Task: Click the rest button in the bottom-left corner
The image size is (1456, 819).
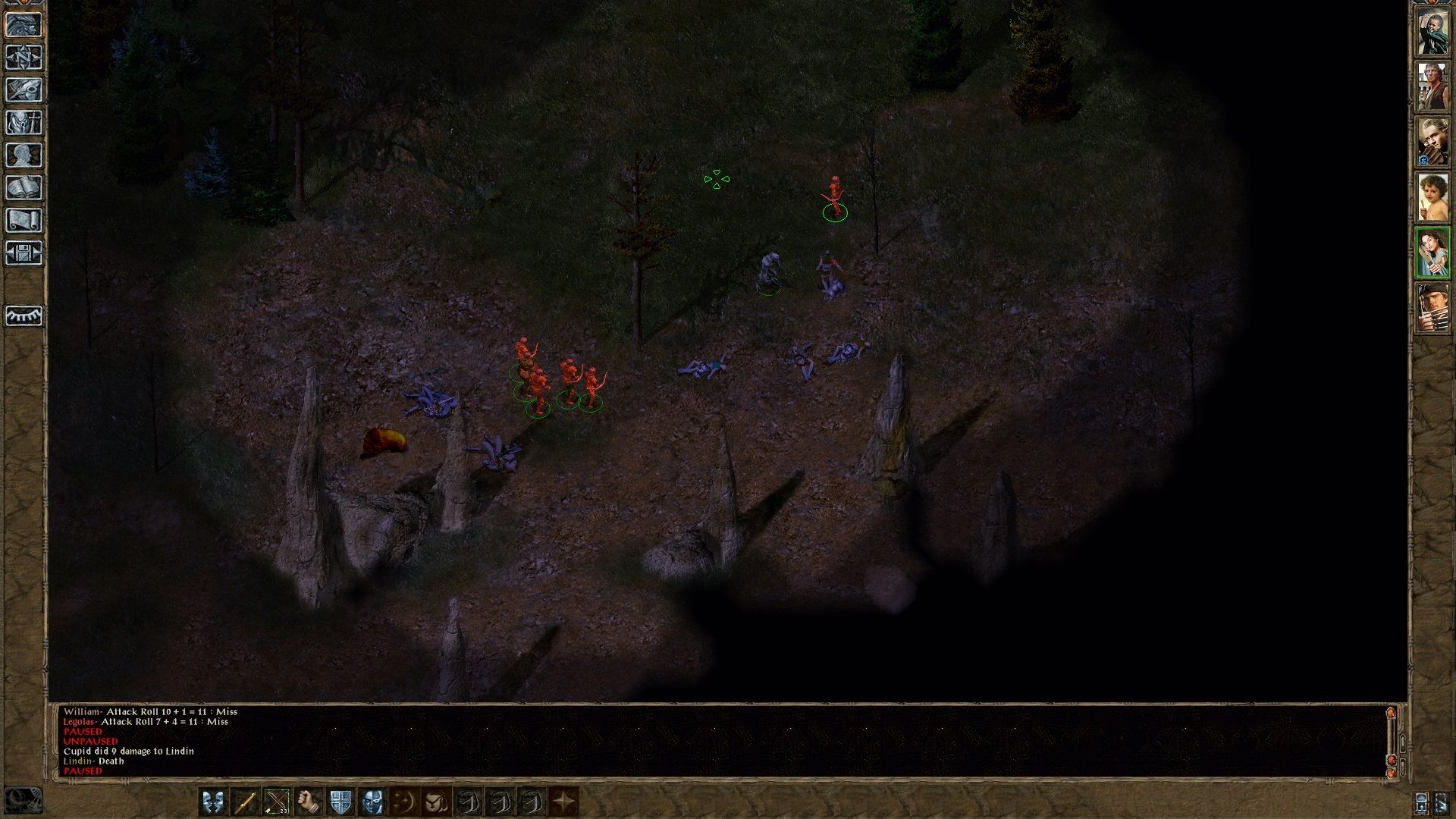Action: [x=23, y=802]
